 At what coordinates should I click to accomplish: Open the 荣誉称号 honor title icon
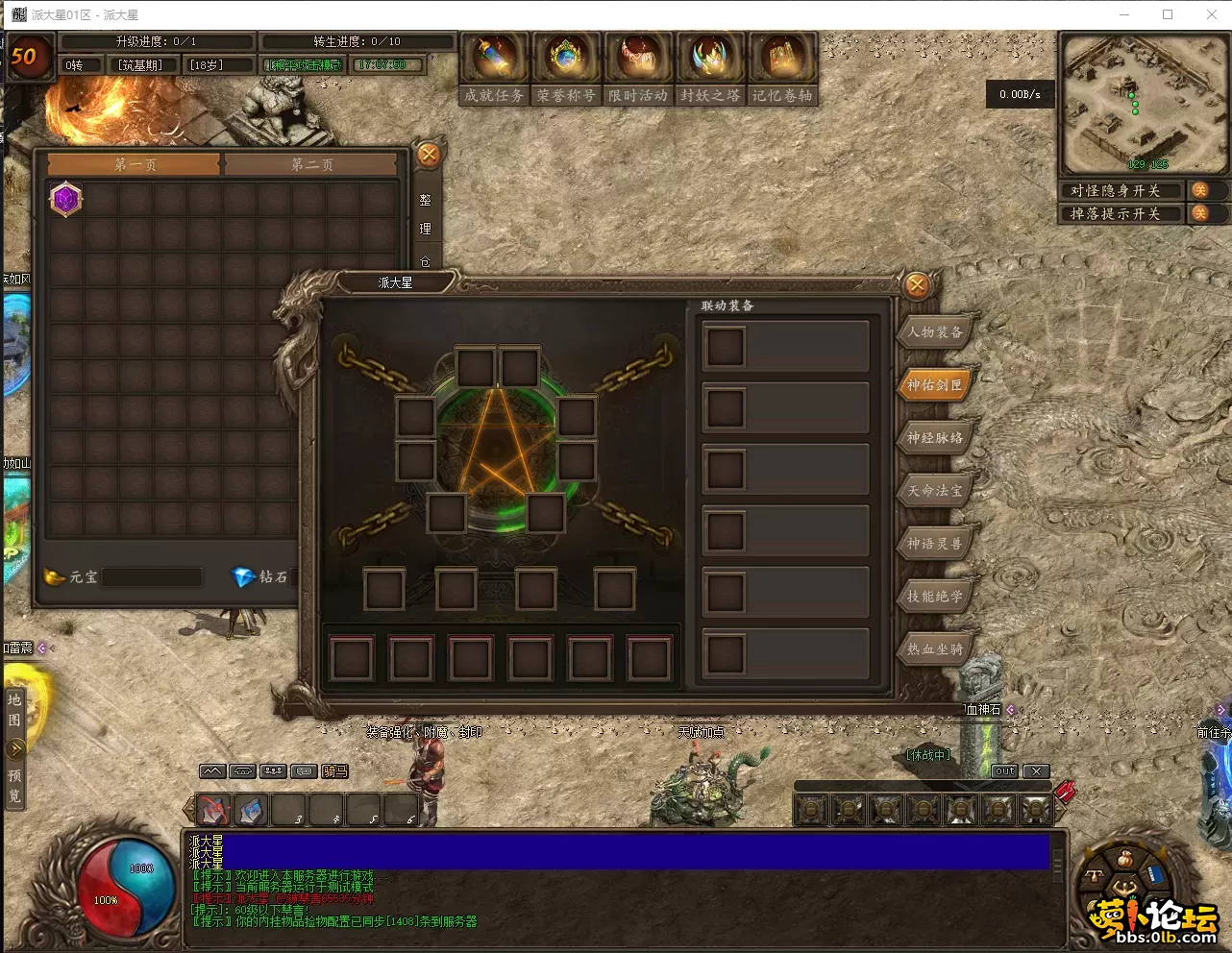point(566,60)
